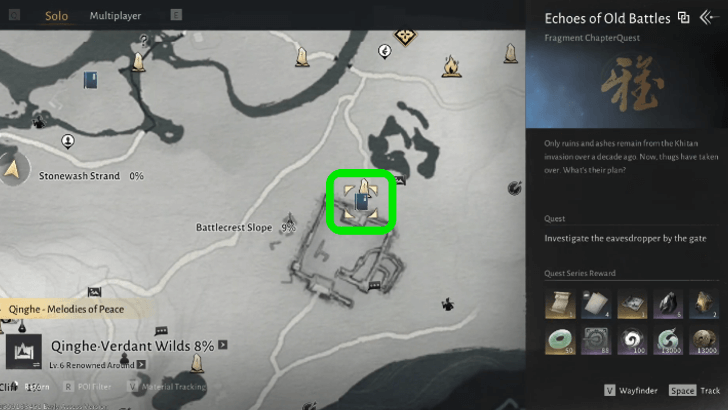The width and height of the screenshot is (728, 410).
Task: Select the Battlecrest Slope region label
Action: (x=233, y=228)
